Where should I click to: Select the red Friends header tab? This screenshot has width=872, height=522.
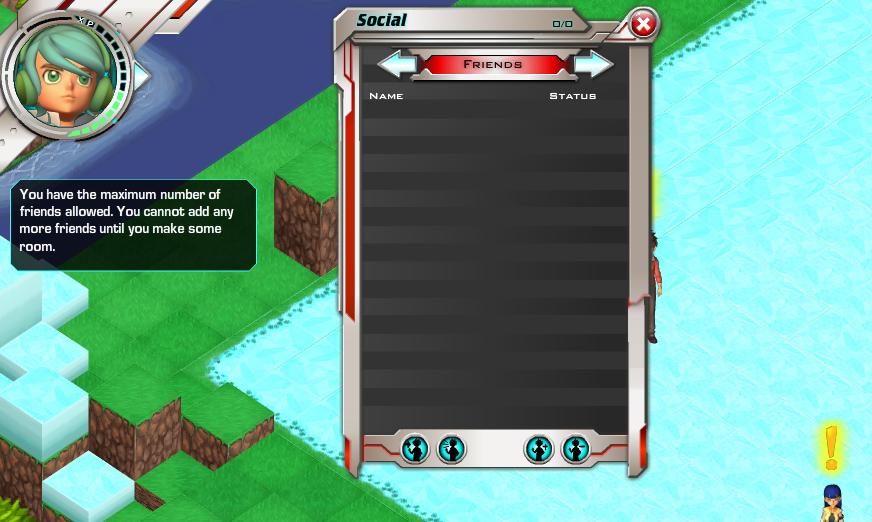pos(494,64)
